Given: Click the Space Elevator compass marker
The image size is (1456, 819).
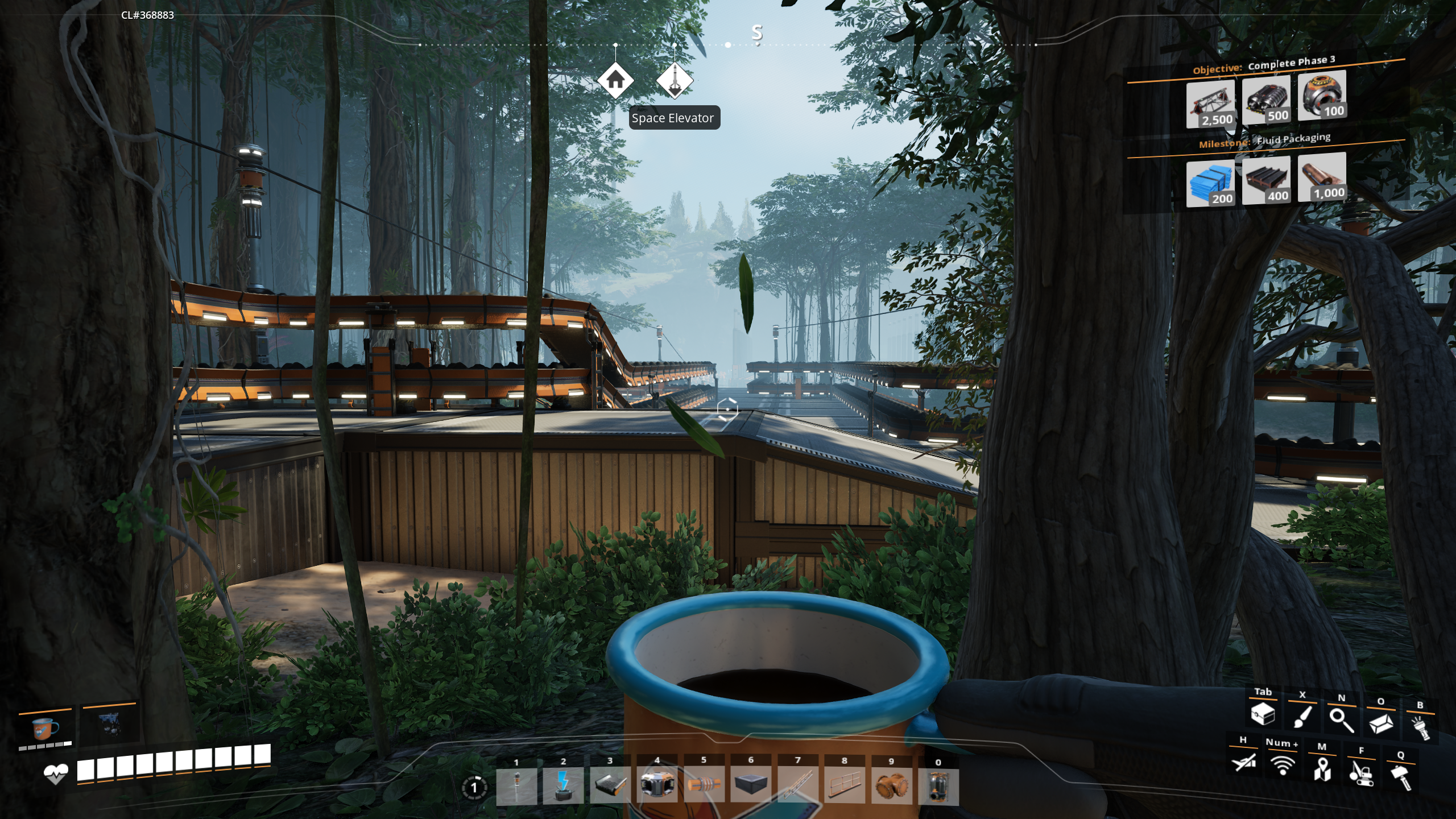Looking at the screenshot, I should pyautogui.click(x=675, y=81).
